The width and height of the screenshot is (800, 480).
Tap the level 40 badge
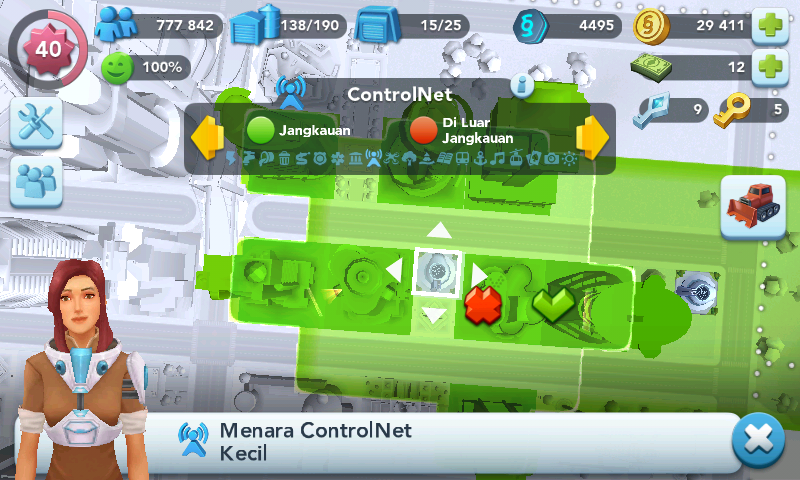click(47, 48)
